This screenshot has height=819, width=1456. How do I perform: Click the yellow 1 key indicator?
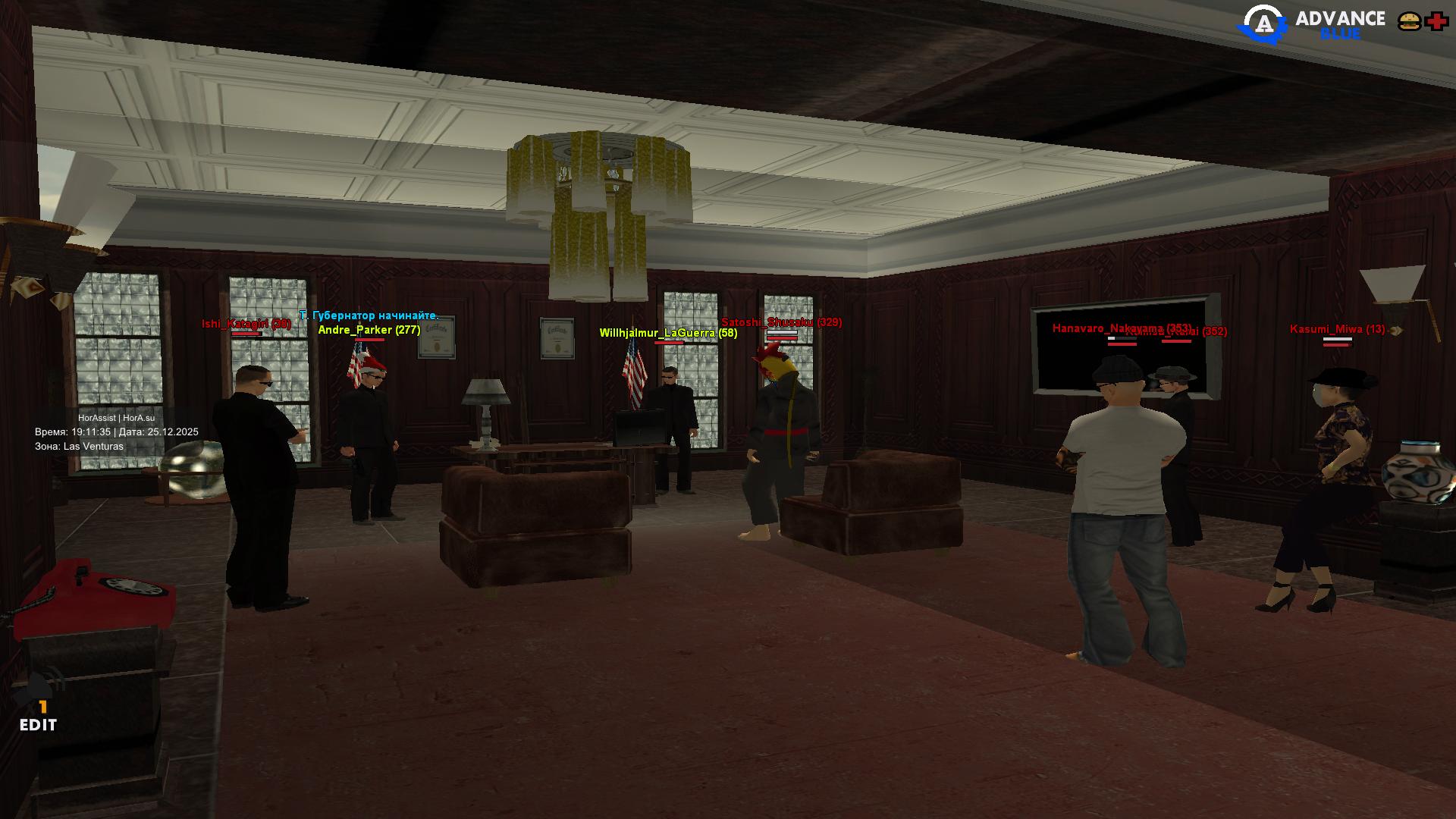coord(43,707)
